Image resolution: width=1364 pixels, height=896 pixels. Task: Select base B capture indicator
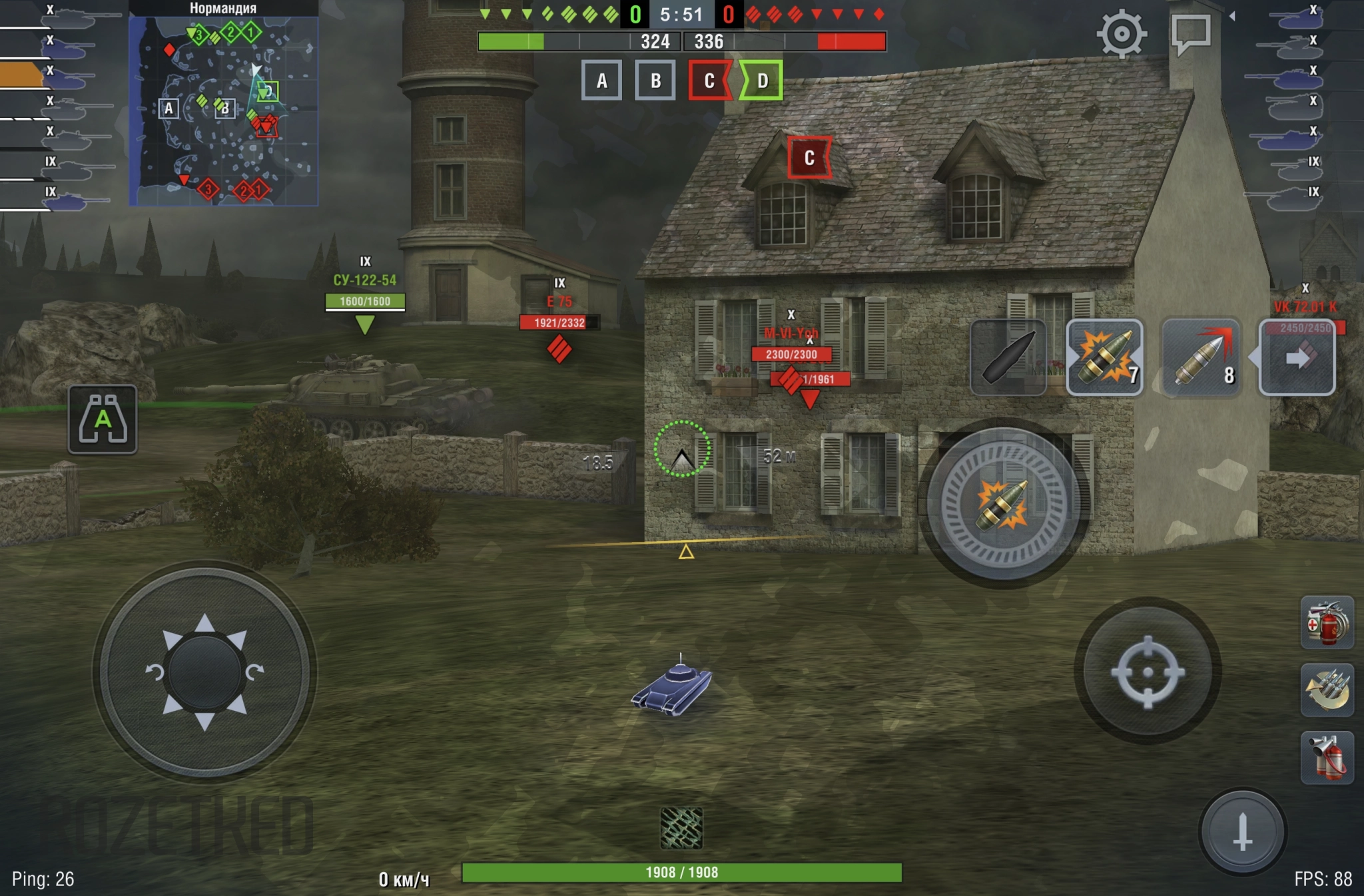tap(655, 81)
